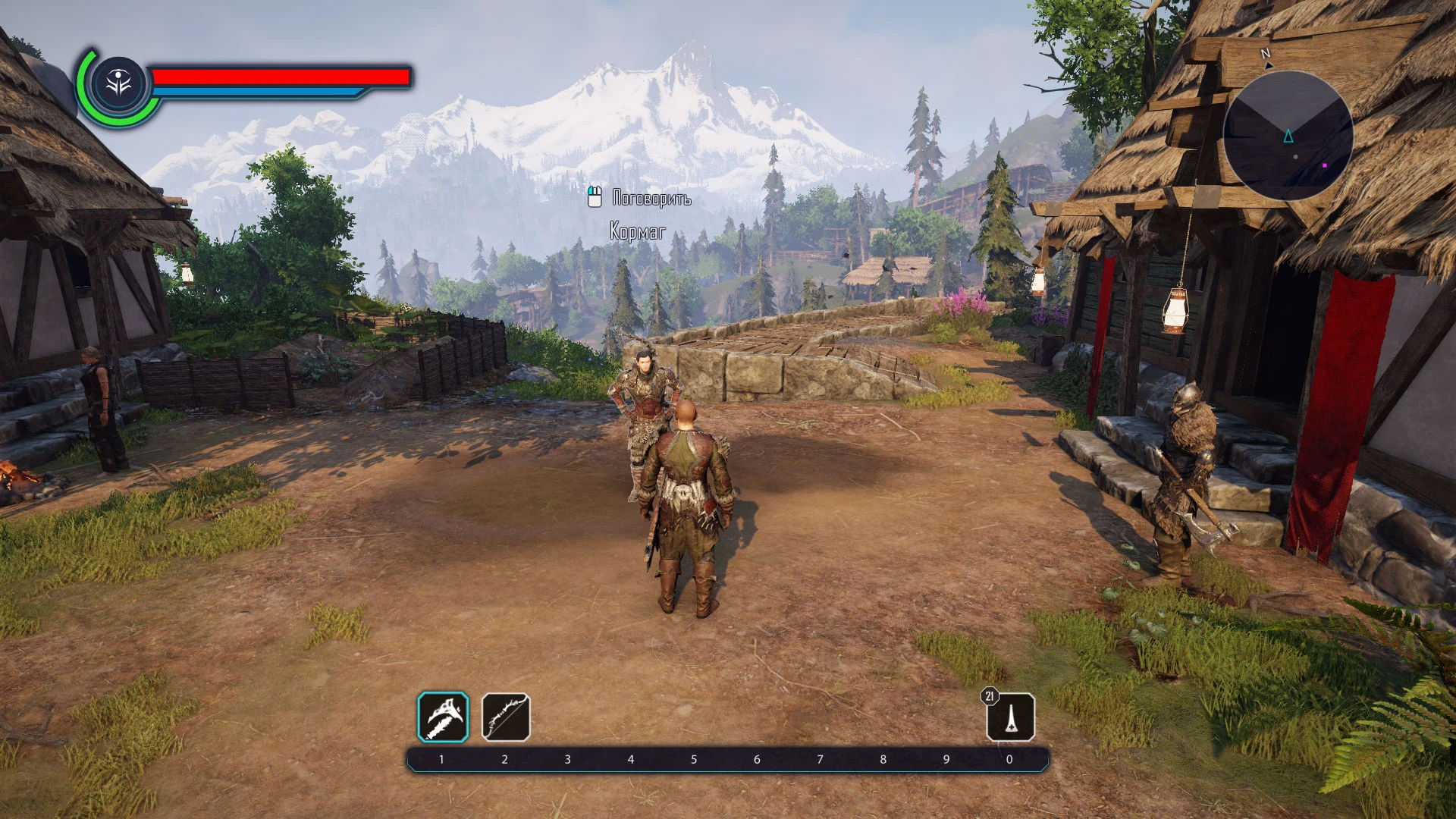The width and height of the screenshot is (1456, 819).
Task: Click the circular minimap
Action: [x=1288, y=136]
